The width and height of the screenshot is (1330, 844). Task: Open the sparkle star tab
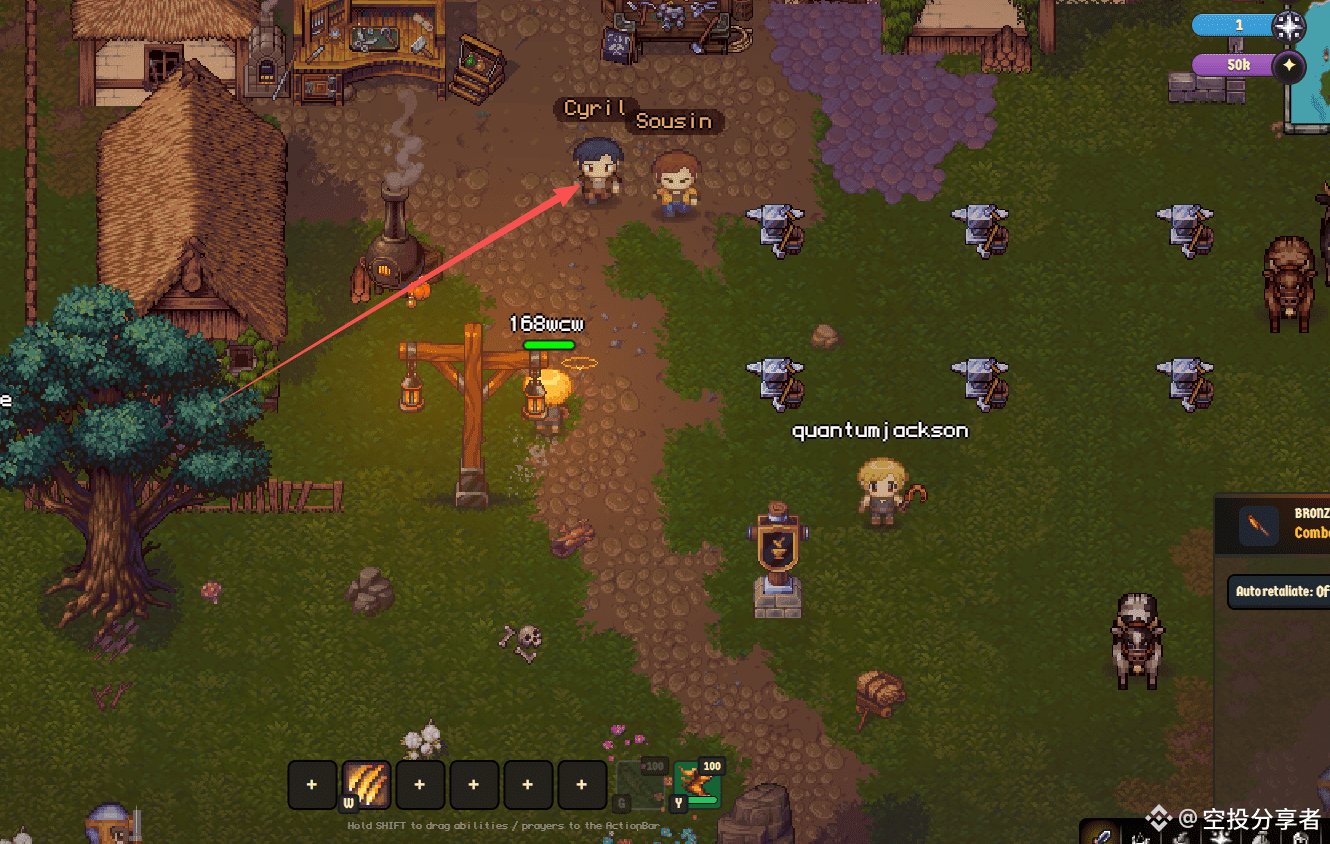click(x=1219, y=836)
